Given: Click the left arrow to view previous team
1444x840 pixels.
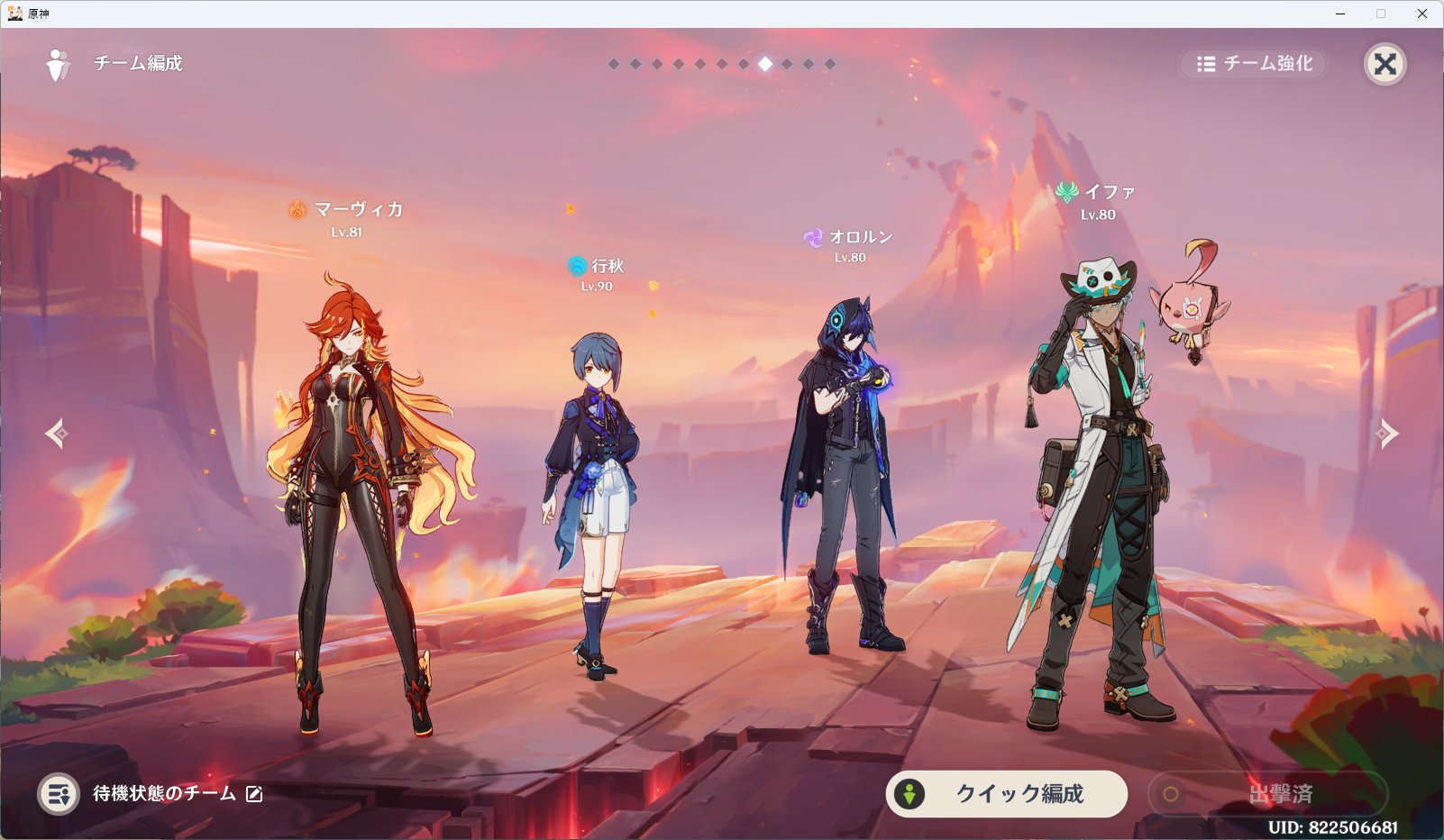Looking at the screenshot, I should [55, 434].
